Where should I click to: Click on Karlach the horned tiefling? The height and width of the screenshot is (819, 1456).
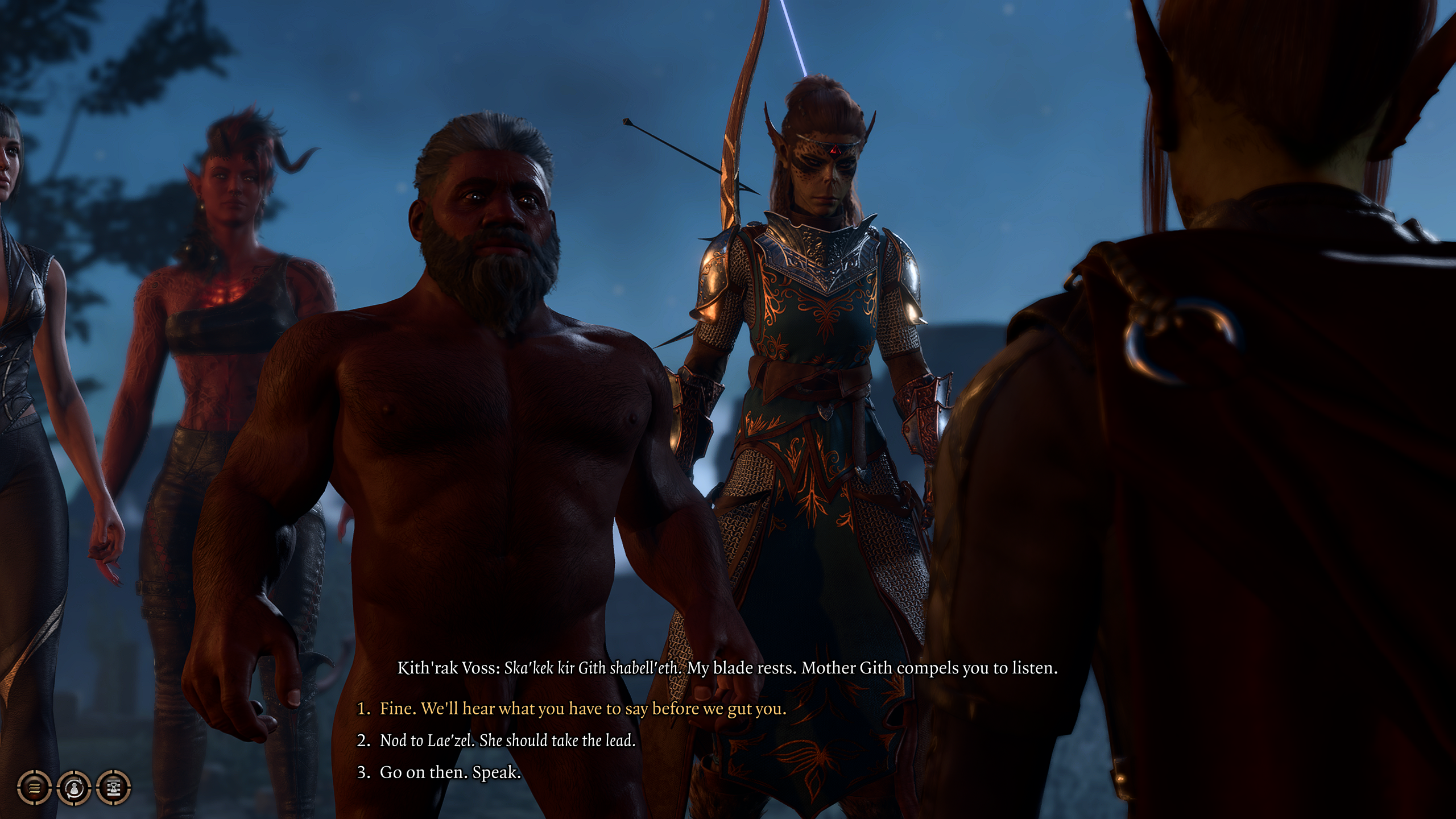233,227
